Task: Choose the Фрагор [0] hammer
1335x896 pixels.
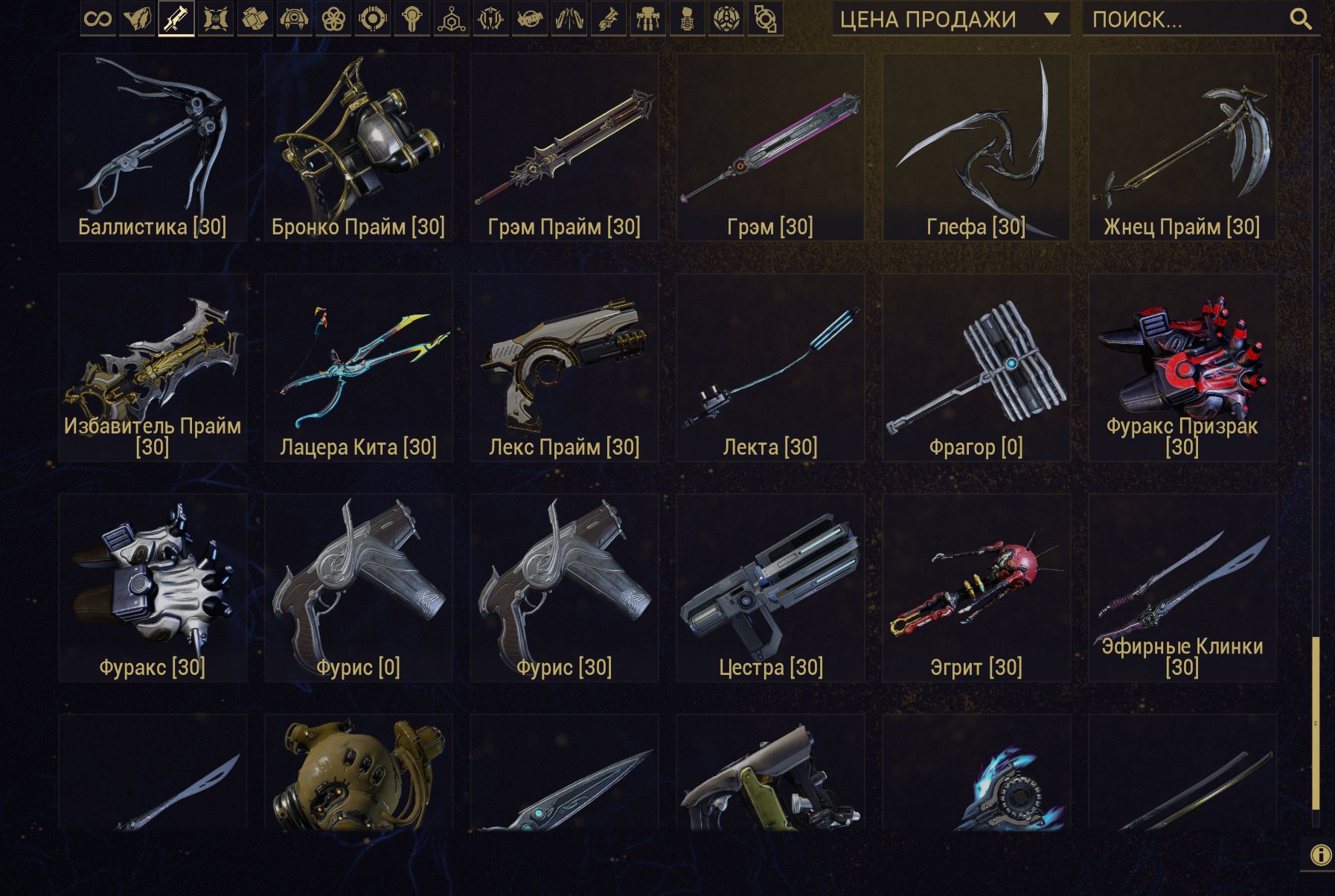Action: [976, 368]
